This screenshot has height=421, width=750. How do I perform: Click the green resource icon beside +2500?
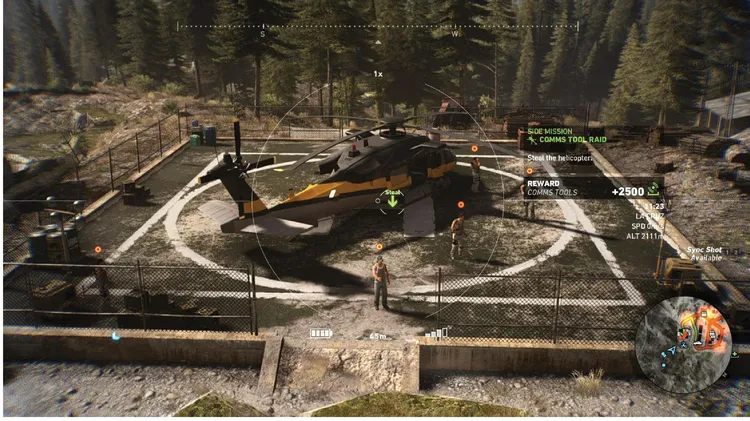(653, 189)
